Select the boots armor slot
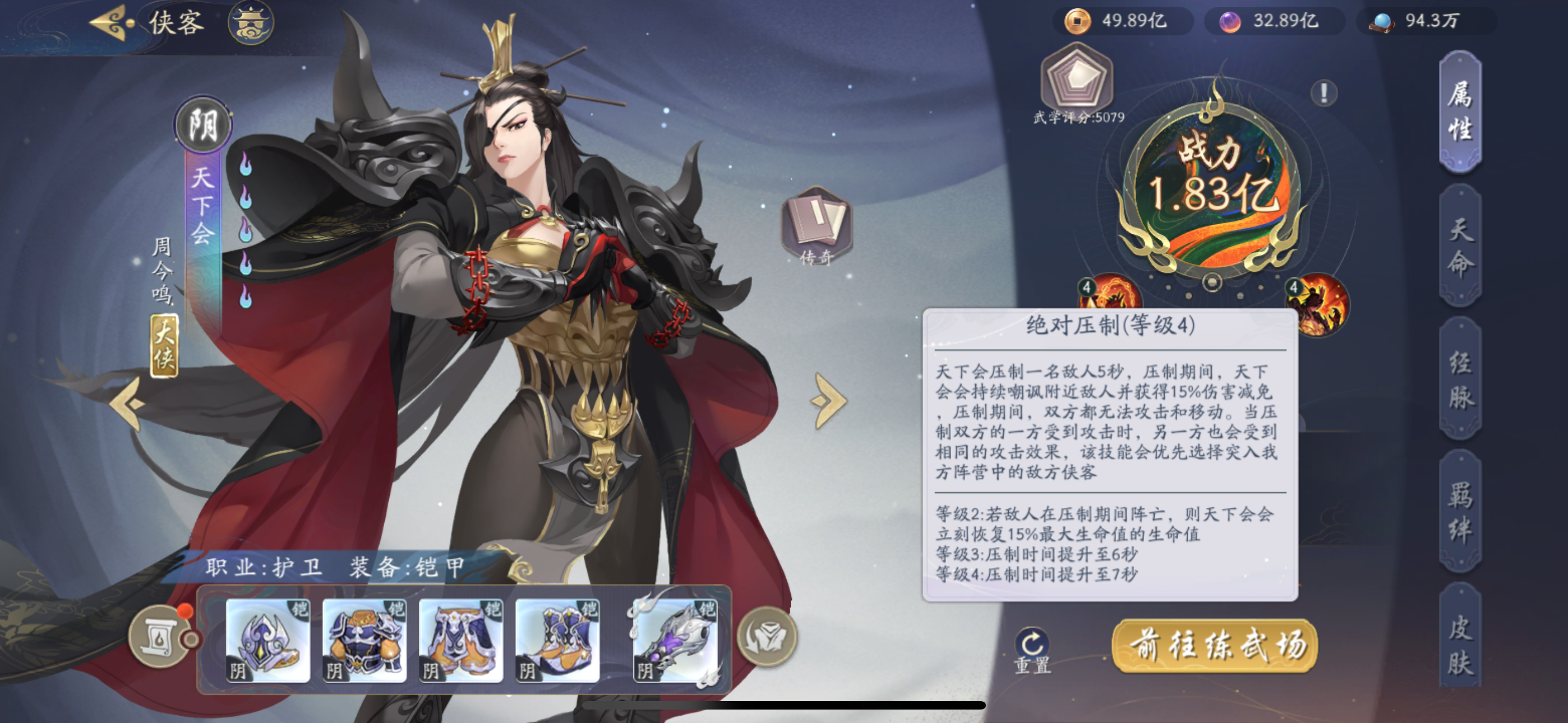 [557, 639]
